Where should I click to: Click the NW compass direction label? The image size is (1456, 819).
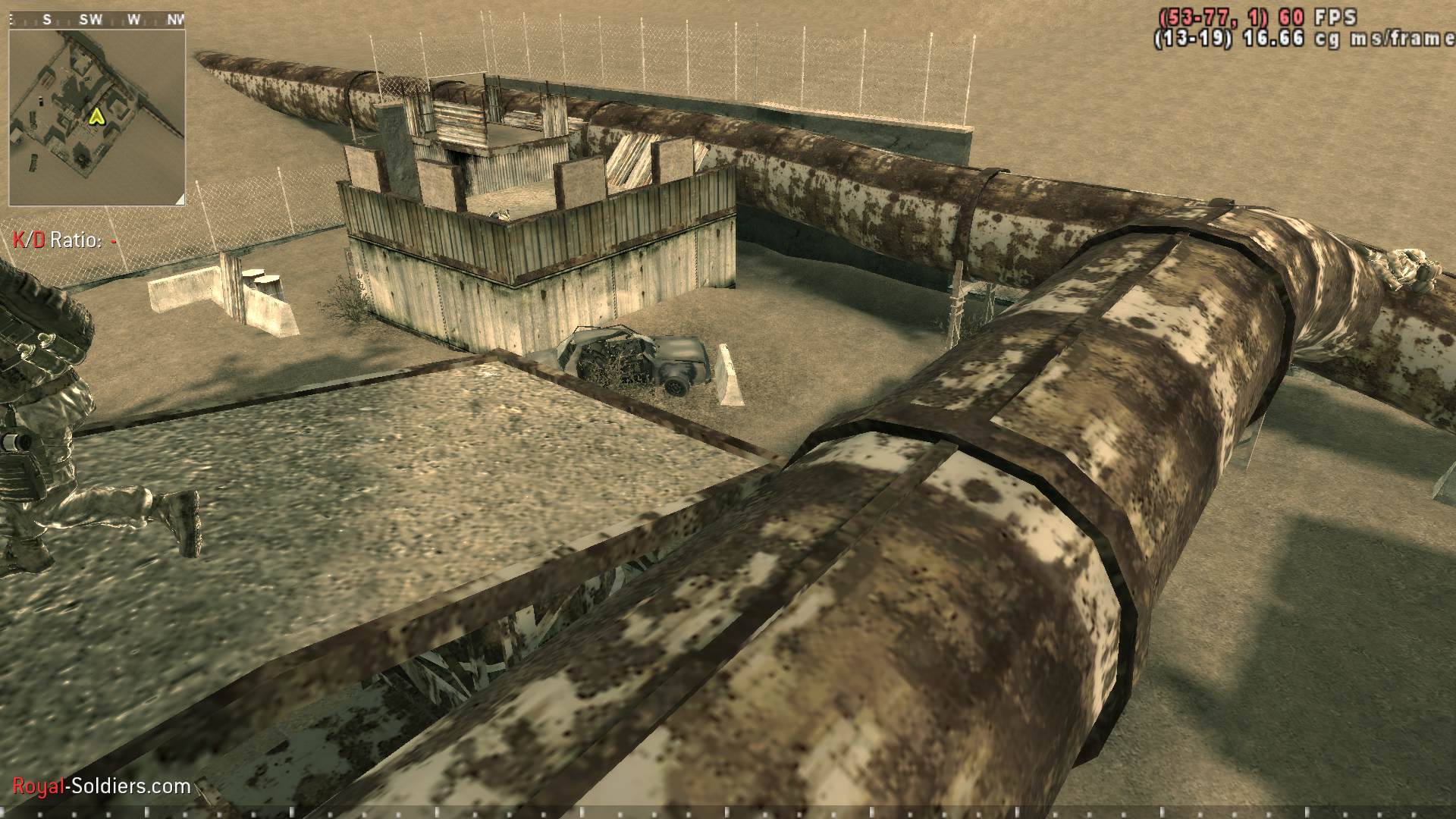click(176, 19)
